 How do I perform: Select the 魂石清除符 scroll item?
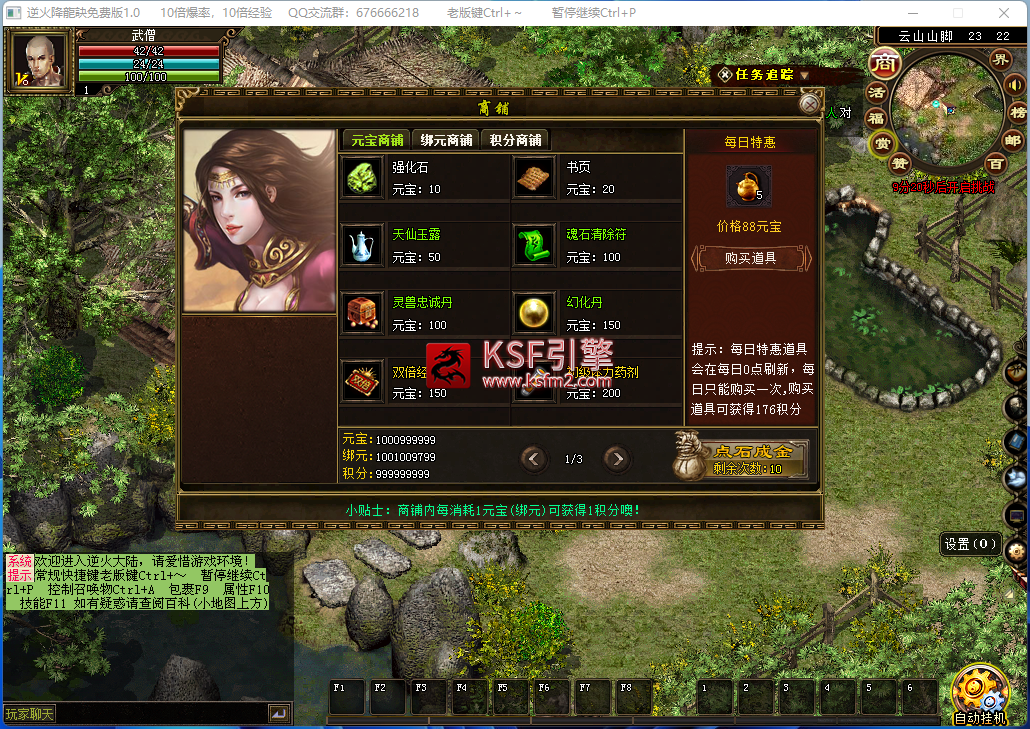point(535,245)
